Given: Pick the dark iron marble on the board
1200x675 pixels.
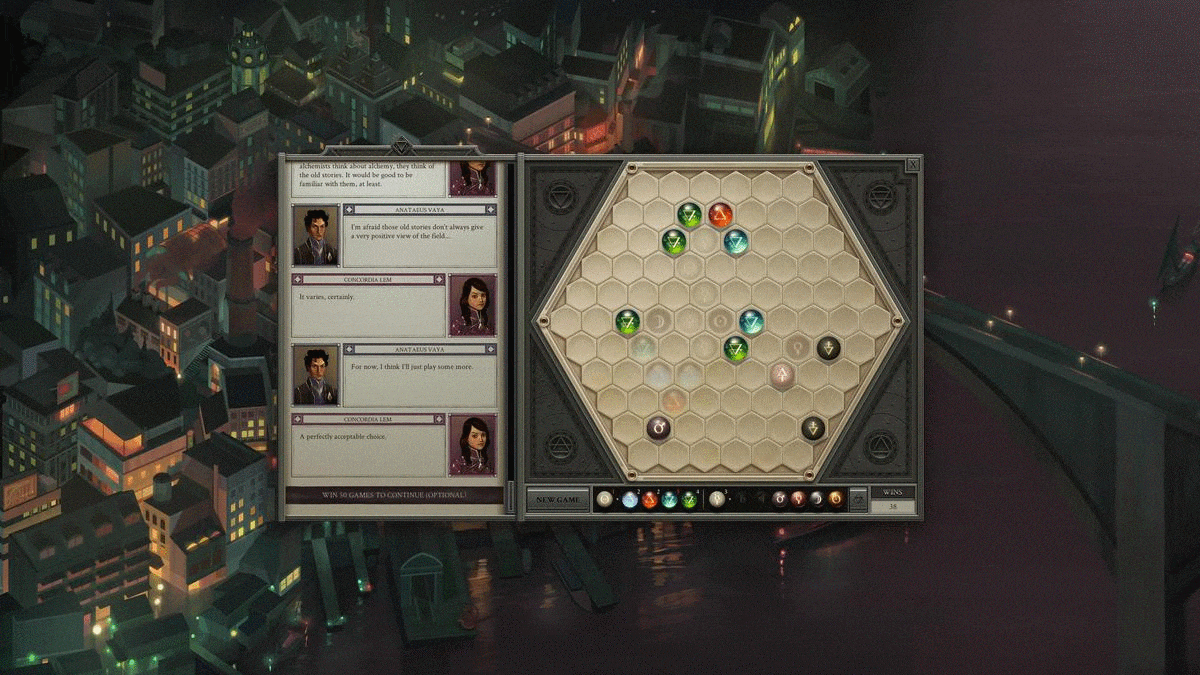Looking at the screenshot, I should click(658, 428).
